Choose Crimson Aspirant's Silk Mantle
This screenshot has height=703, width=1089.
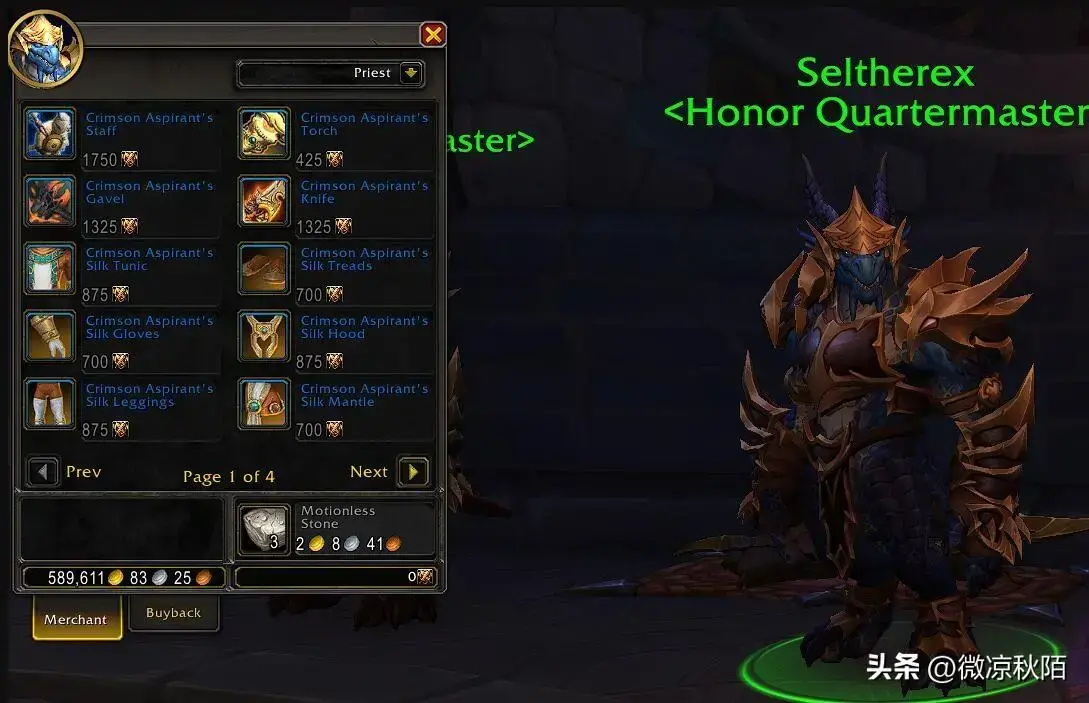pos(264,405)
